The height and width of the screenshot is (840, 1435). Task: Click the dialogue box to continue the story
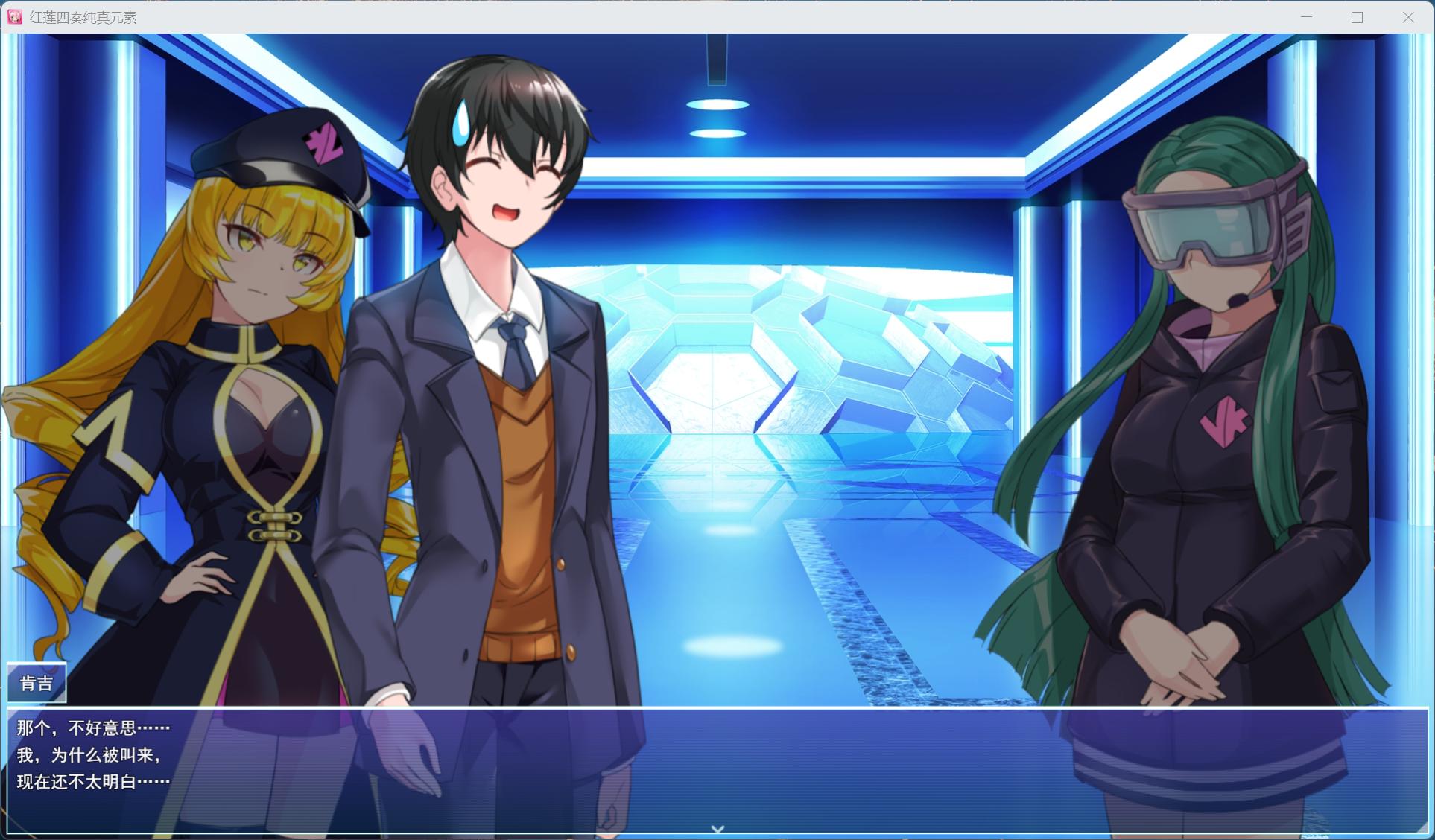[715, 767]
